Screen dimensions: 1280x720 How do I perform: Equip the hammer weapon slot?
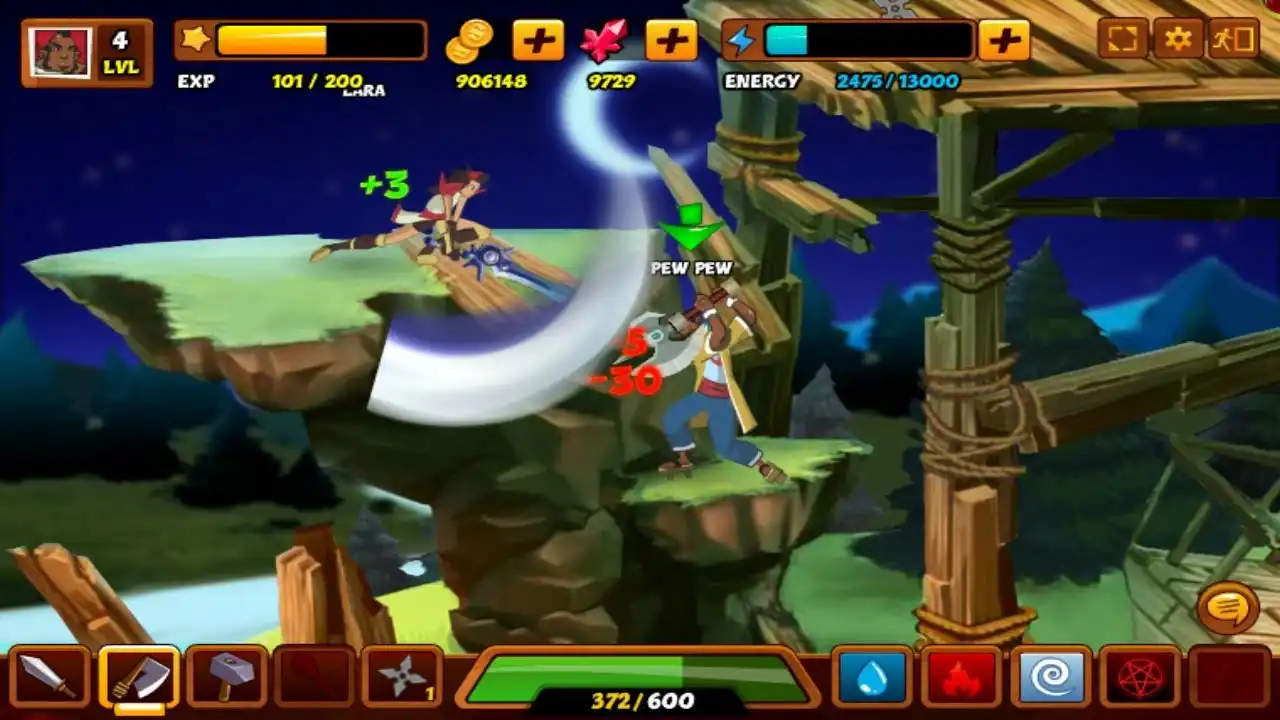227,678
